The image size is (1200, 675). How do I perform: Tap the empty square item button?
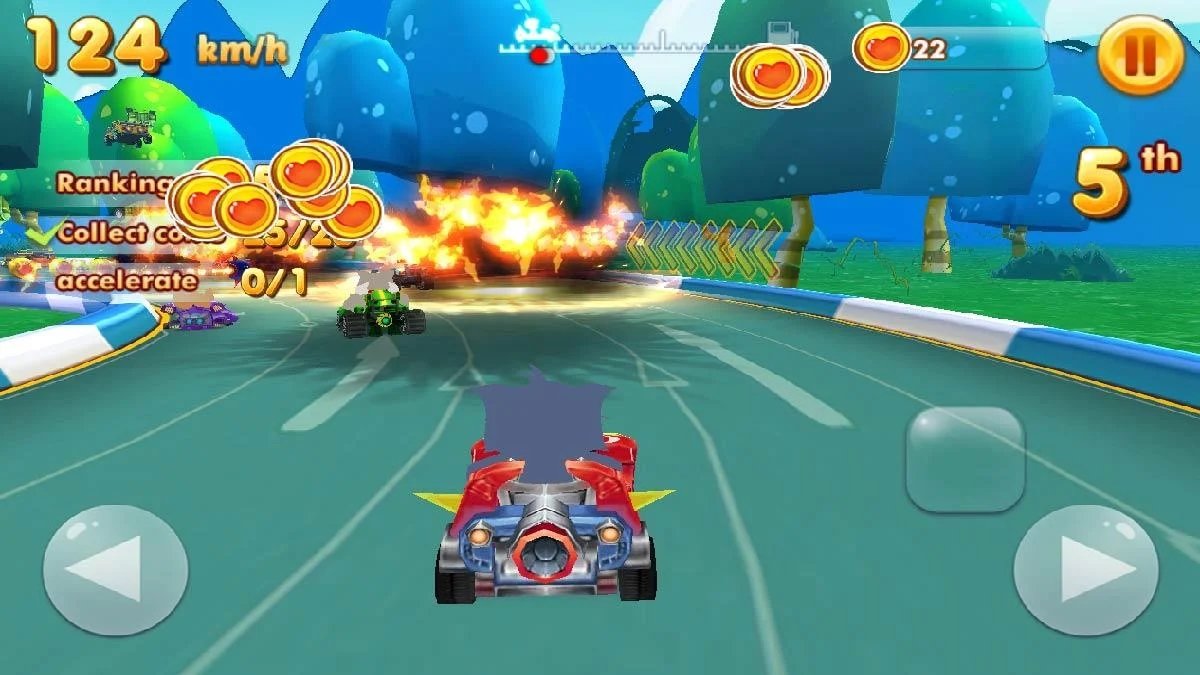point(964,460)
